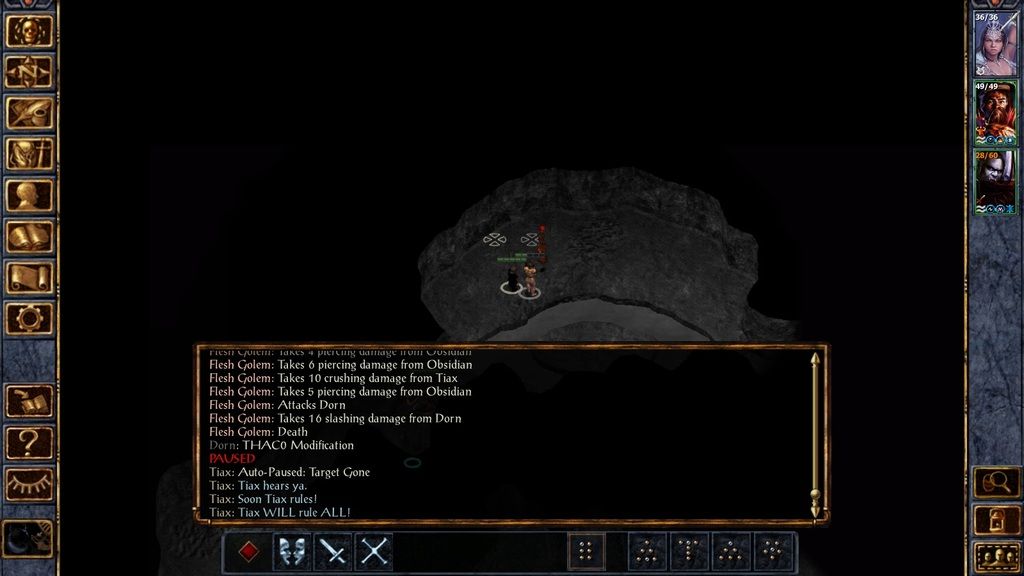Open the options gear menu
1024x576 pixels.
29,319
